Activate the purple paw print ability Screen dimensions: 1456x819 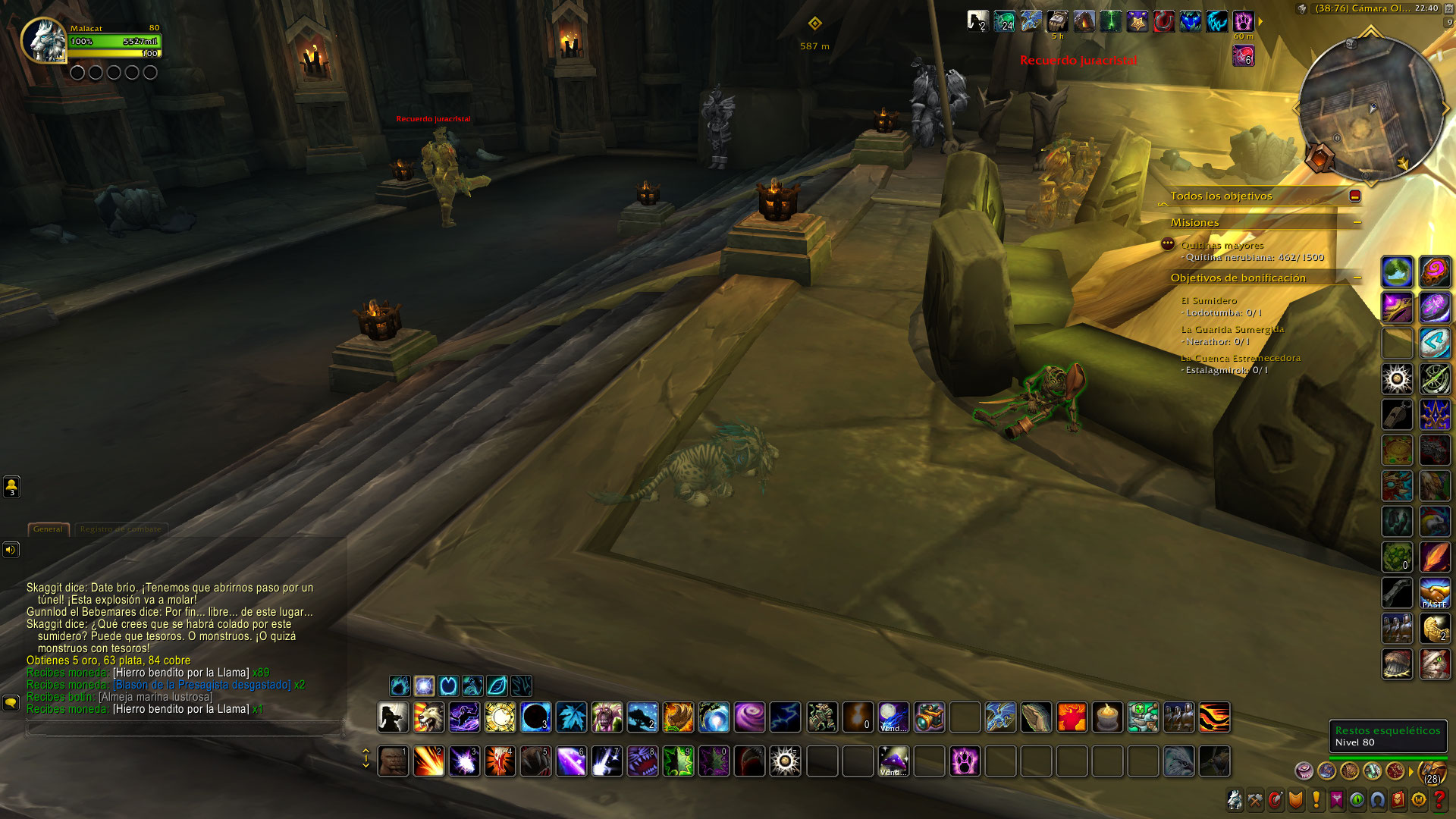point(965,761)
